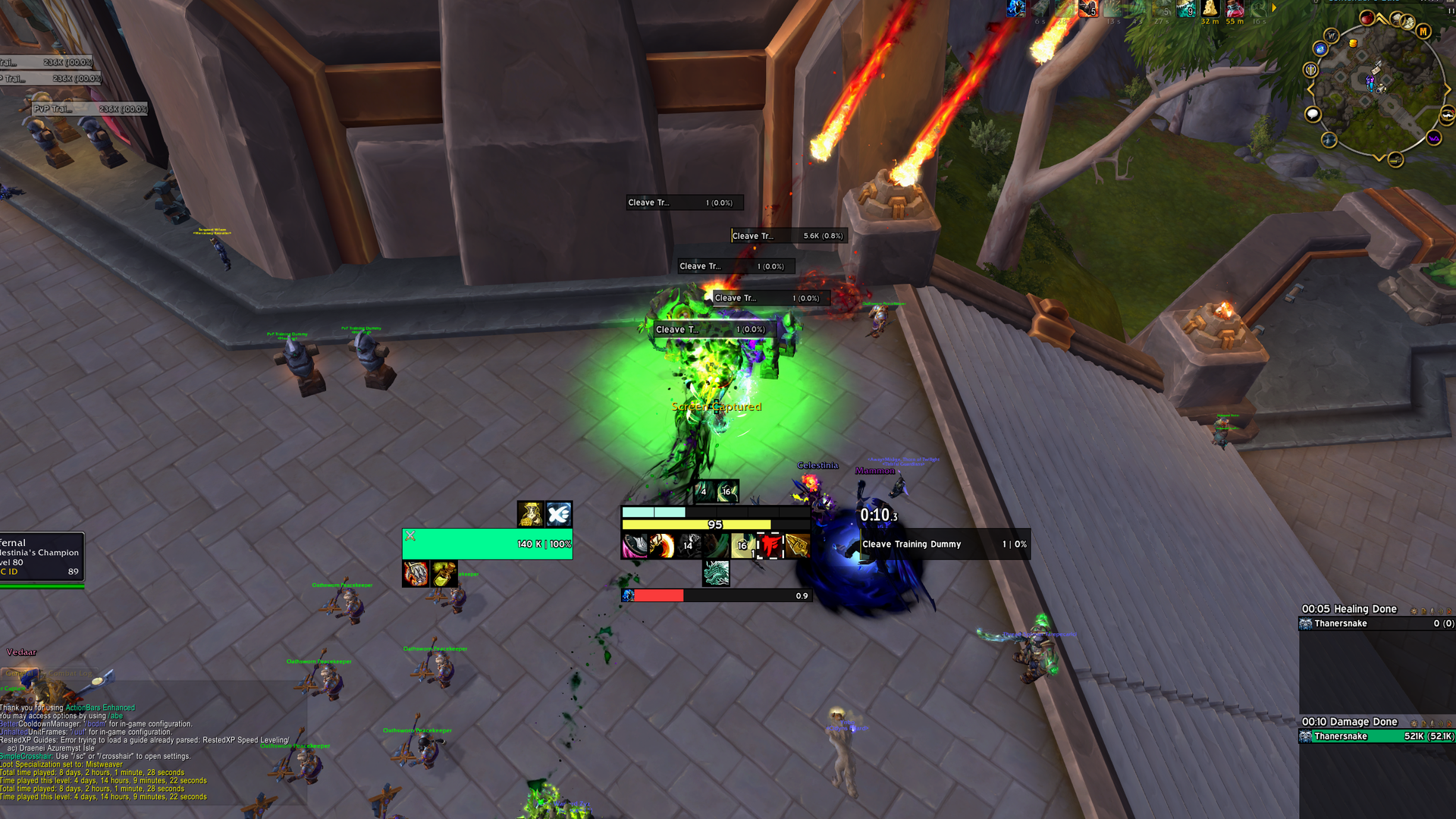Screen dimensions: 1456x819
Task: Expand buffs with the yellow arrow
Action: 1274,8
